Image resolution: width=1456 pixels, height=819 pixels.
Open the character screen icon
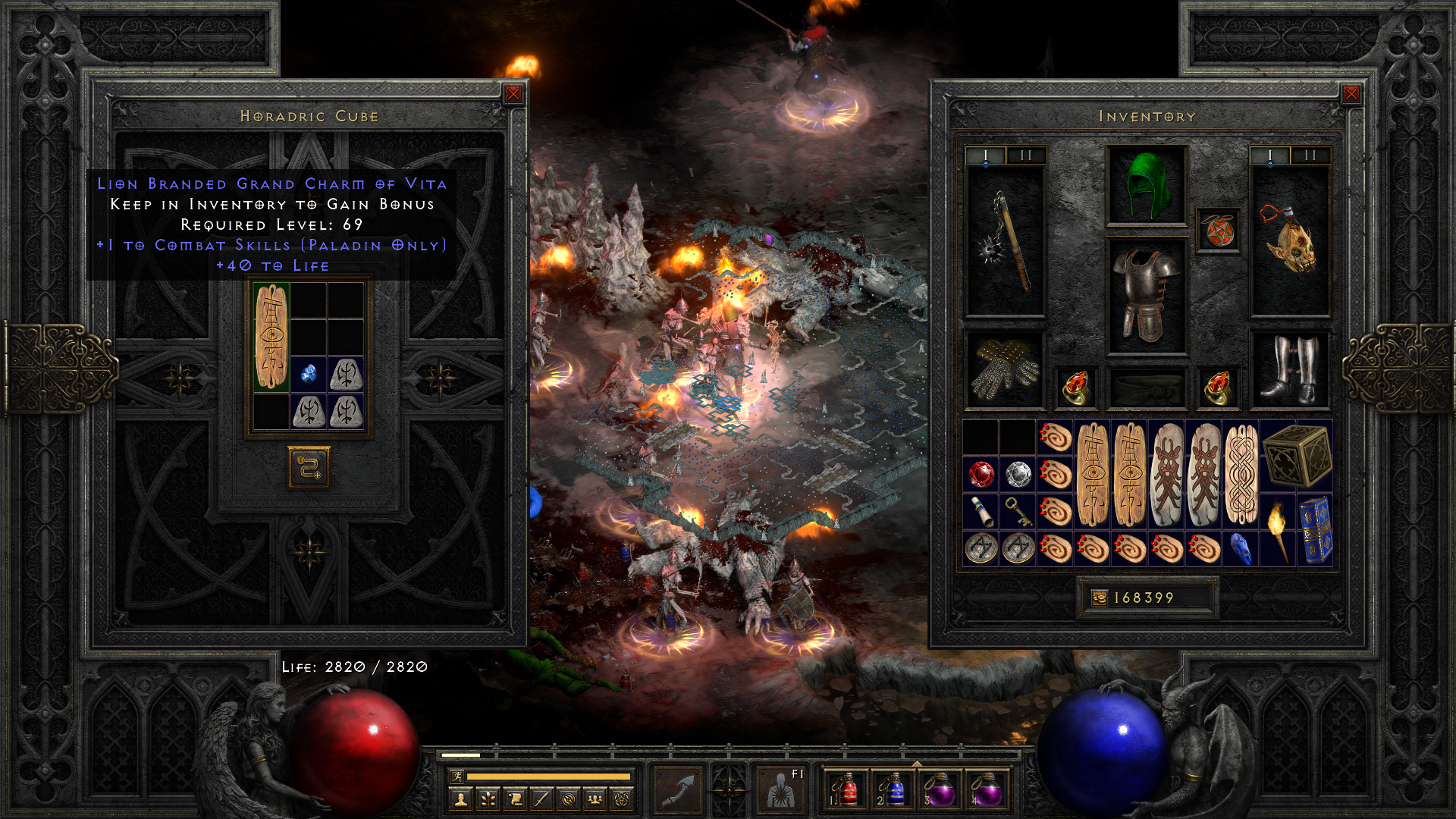point(460,800)
